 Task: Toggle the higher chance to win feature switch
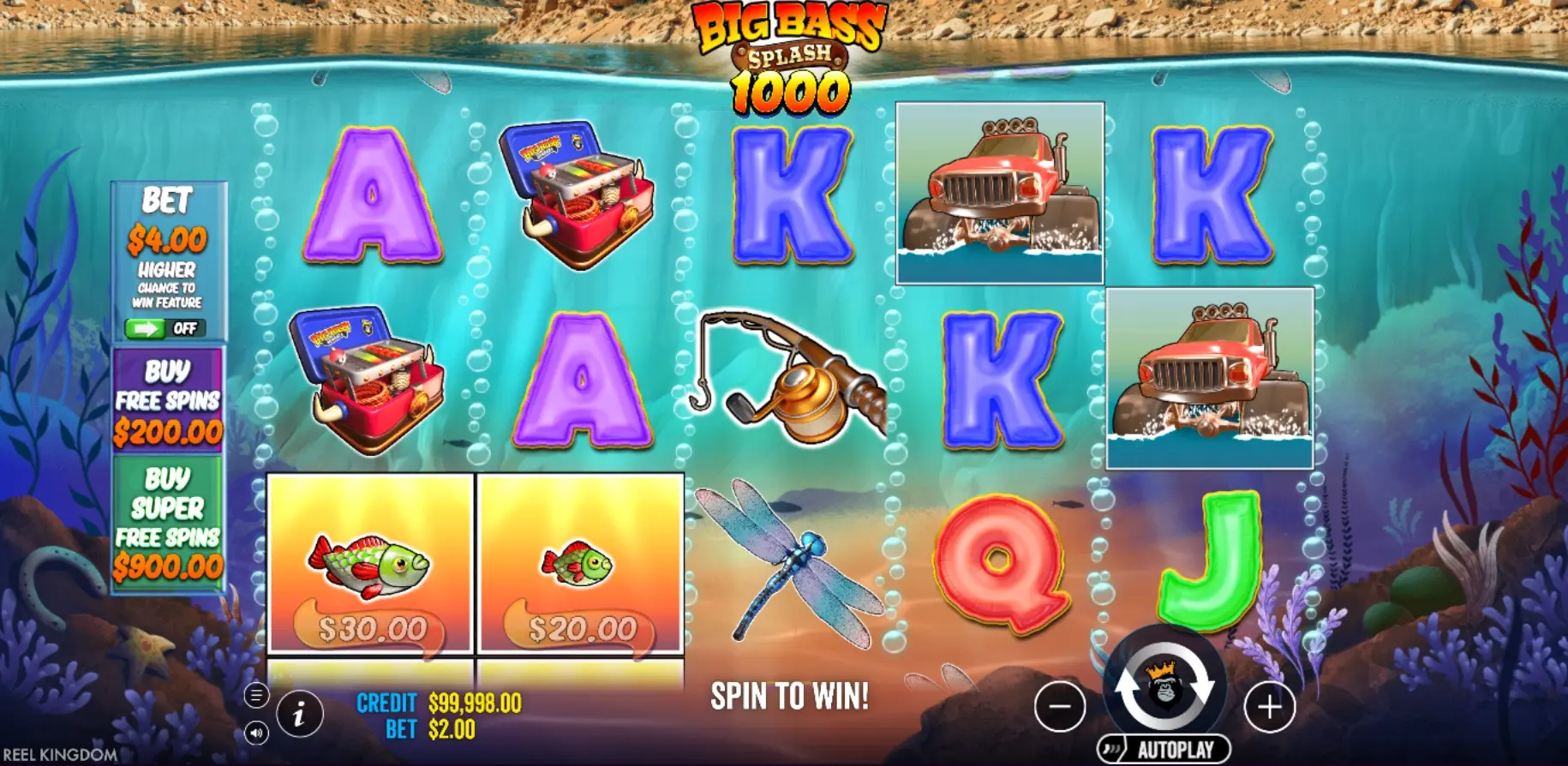[169, 326]
